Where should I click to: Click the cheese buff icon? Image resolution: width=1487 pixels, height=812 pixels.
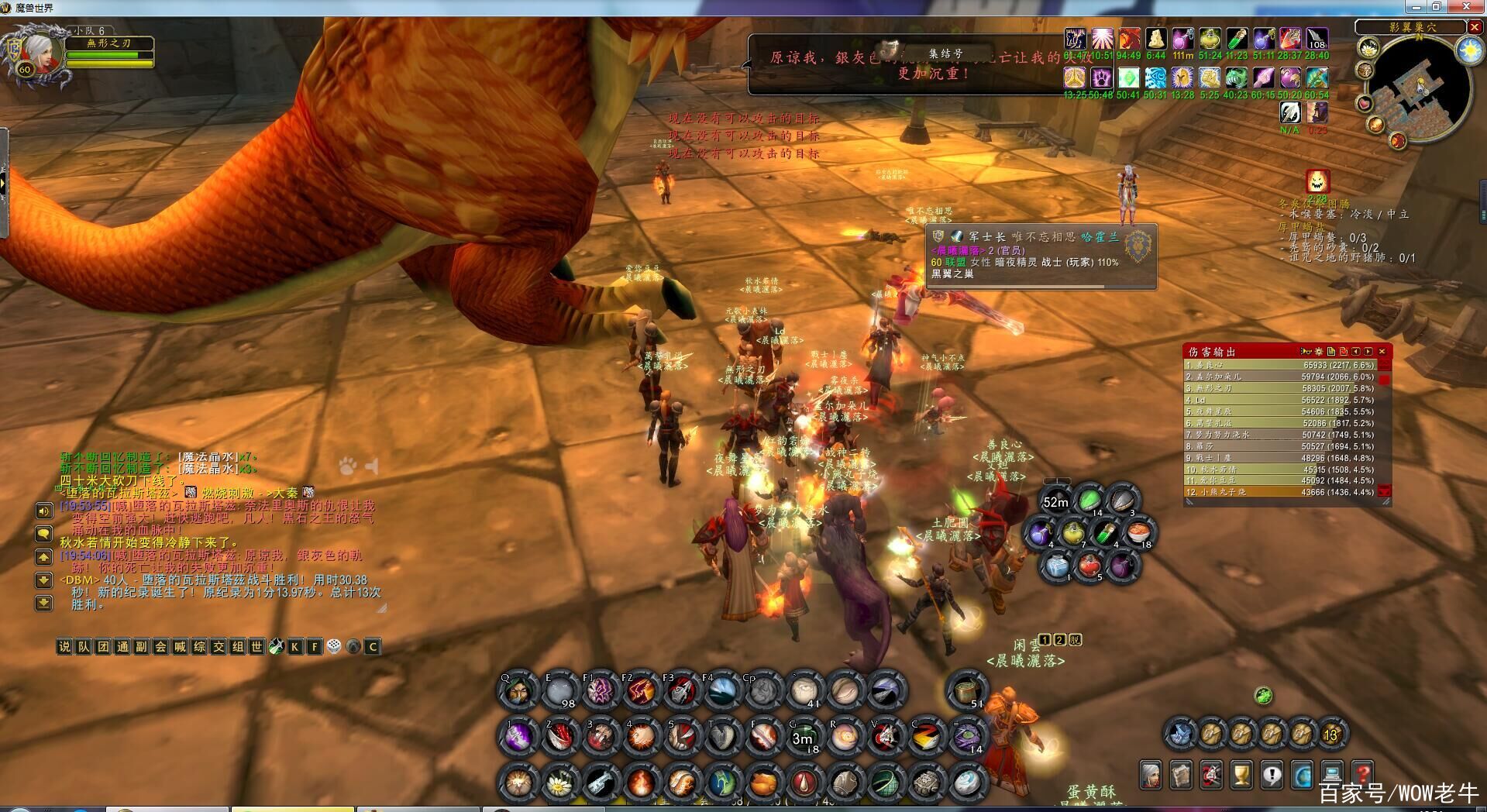click(1155, 40)
